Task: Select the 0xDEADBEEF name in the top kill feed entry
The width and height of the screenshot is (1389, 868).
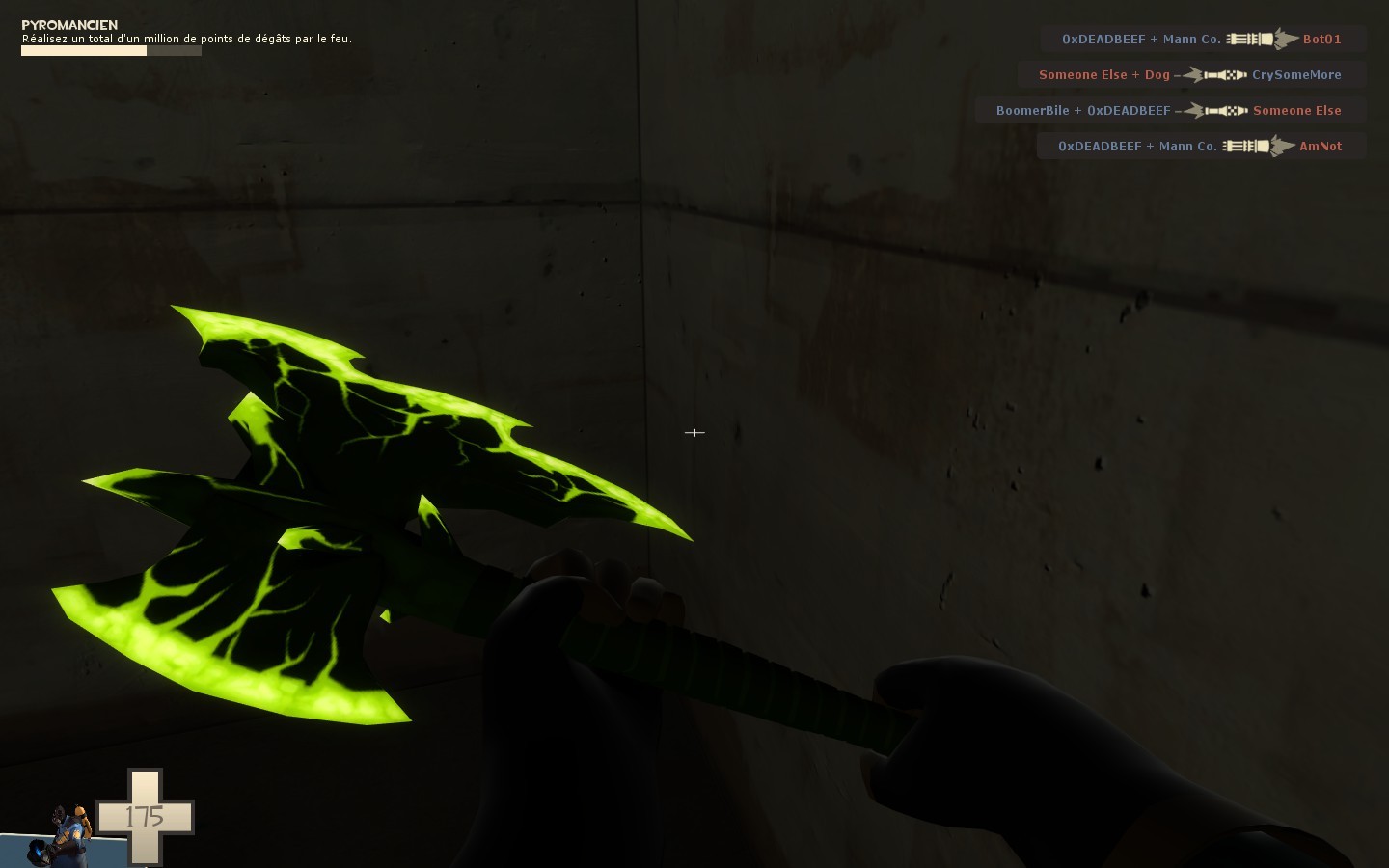Action: tap(1101, 39)
